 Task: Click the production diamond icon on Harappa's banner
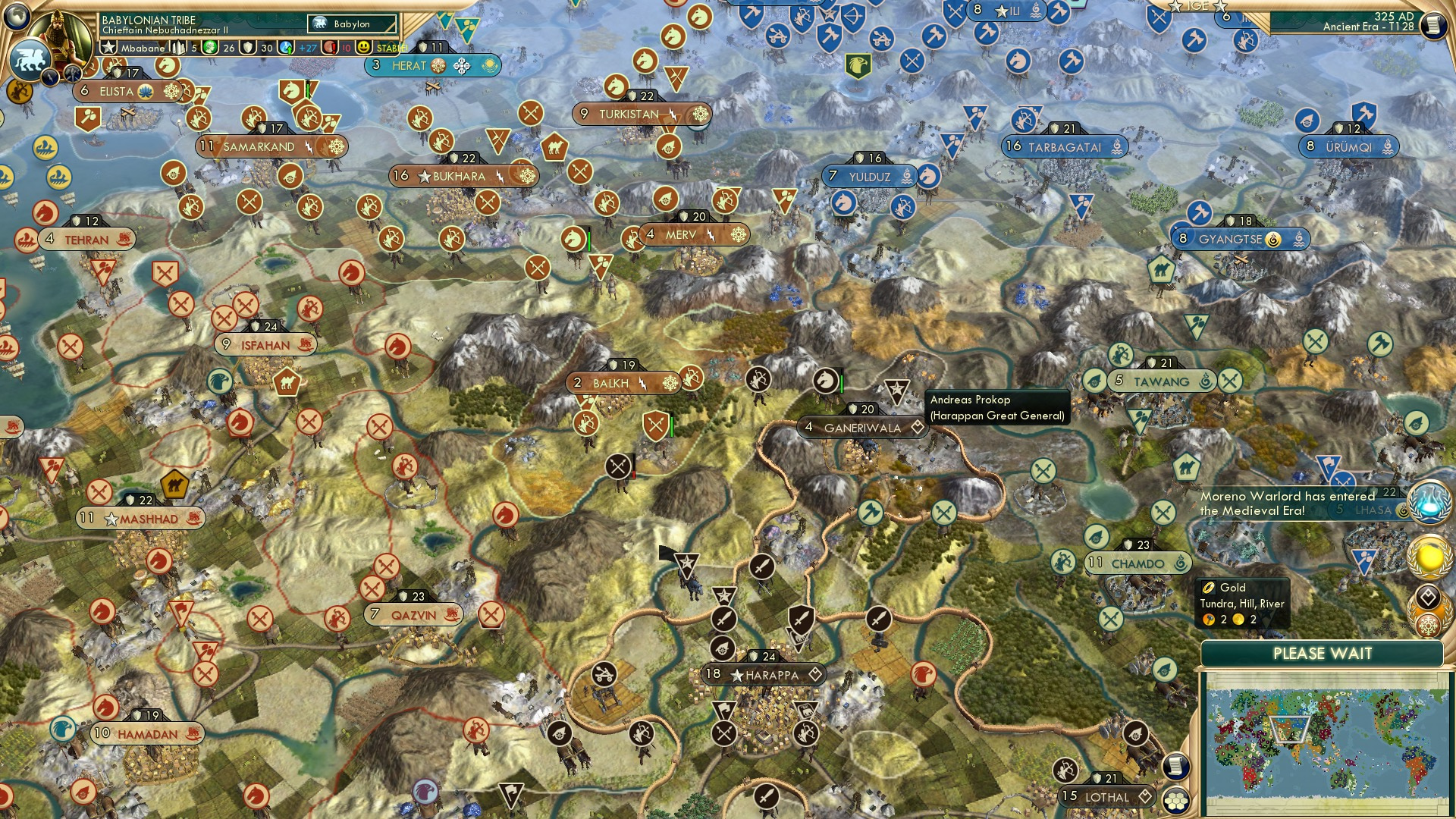point(814,674)
